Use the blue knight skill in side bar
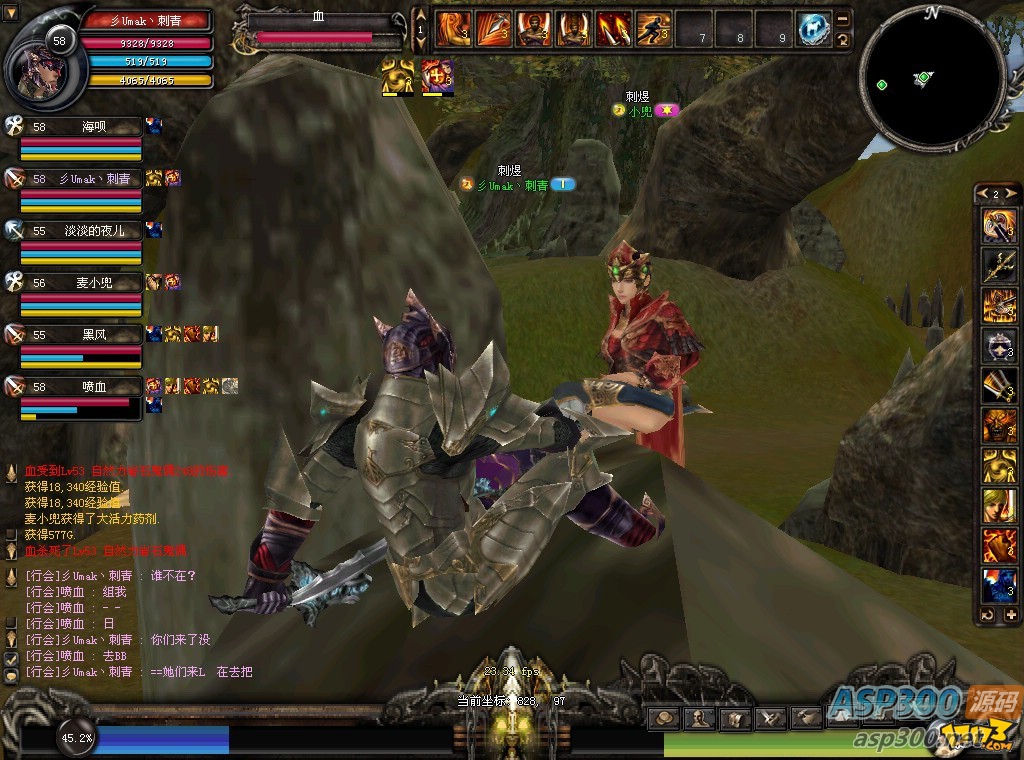Screen dimensions: 1024x760 point(999,585)
